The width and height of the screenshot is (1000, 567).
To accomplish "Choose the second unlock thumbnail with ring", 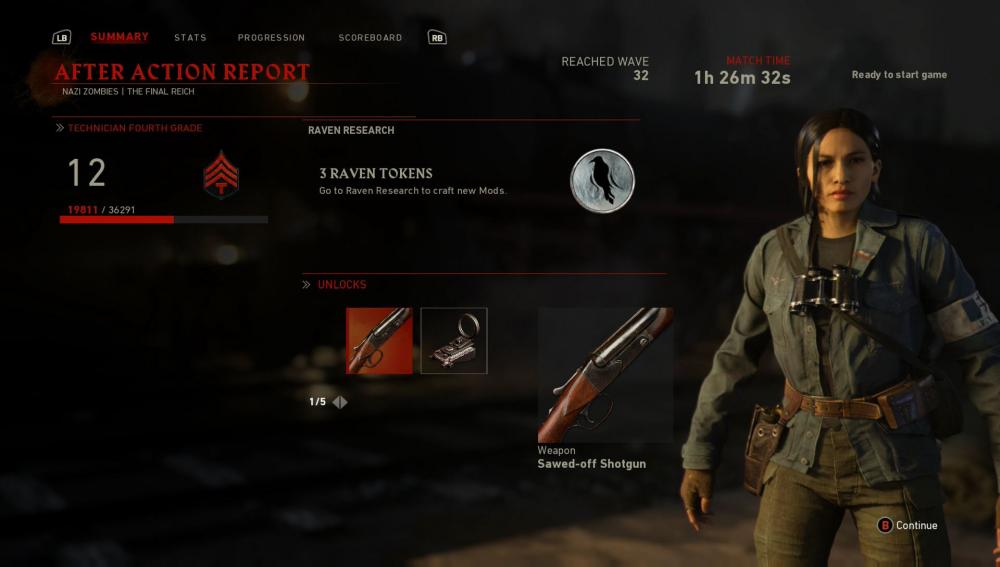I will click(x=454, y=341).
